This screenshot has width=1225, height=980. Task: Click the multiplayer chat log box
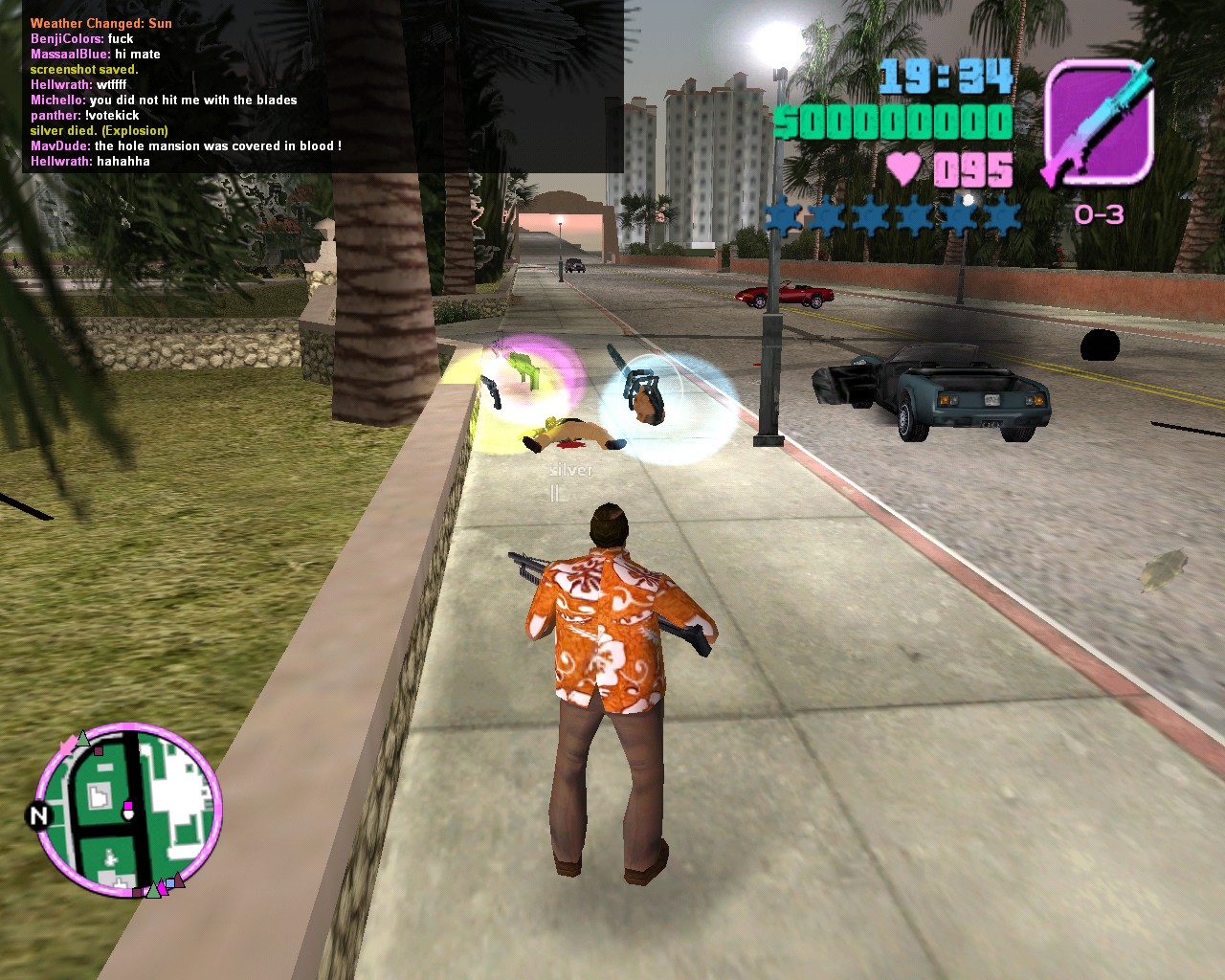[323, 86]
